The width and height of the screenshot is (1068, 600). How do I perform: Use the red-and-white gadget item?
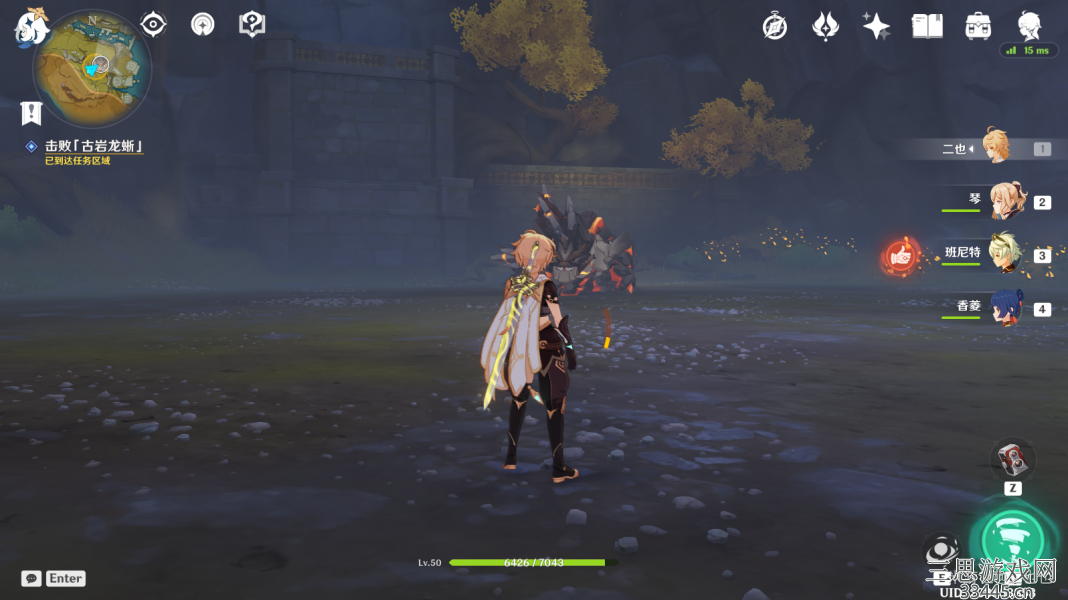coord(1013,459)
